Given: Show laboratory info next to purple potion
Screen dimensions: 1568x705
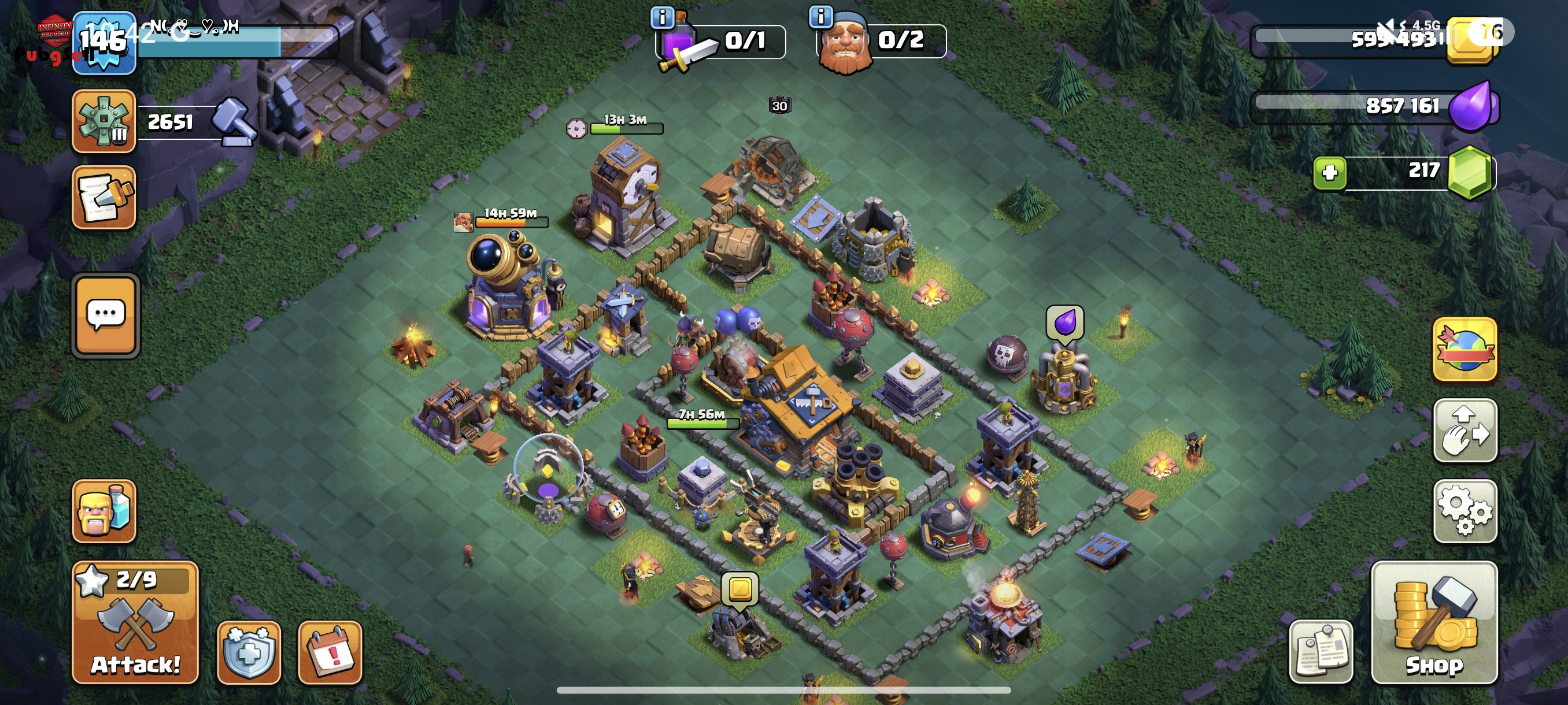Looking at the screenshot, I should tap(661, 18).
